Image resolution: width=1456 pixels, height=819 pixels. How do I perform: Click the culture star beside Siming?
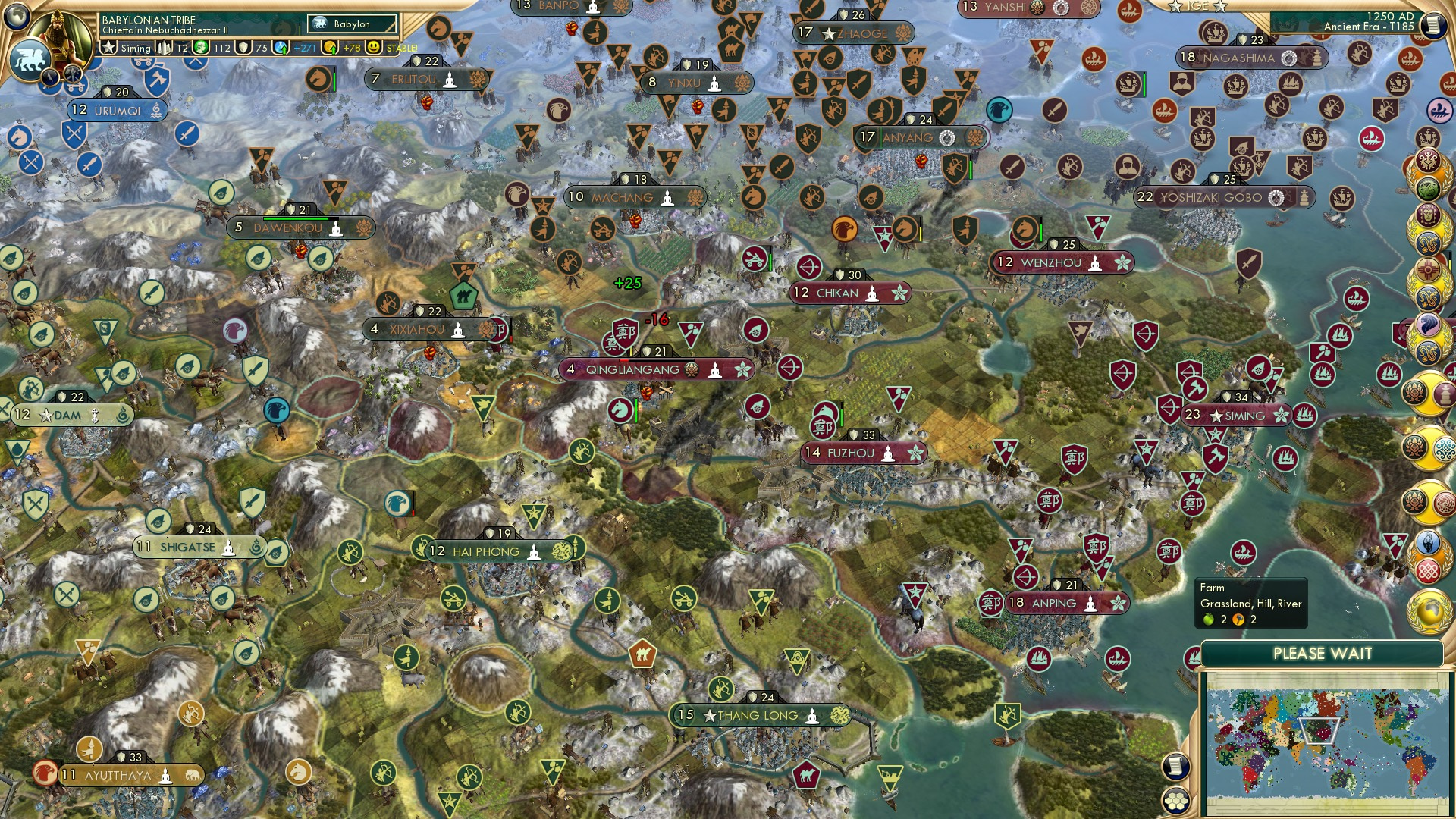tap(107, 47)
